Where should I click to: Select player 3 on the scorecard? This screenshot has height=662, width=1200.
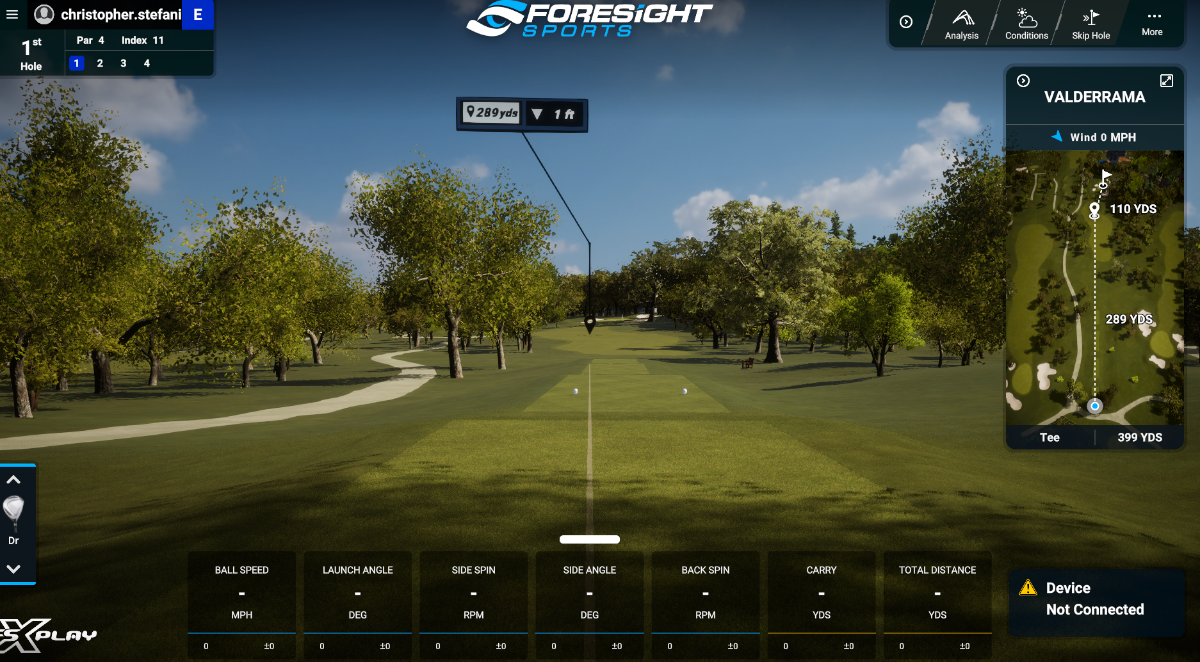point(123,63)
